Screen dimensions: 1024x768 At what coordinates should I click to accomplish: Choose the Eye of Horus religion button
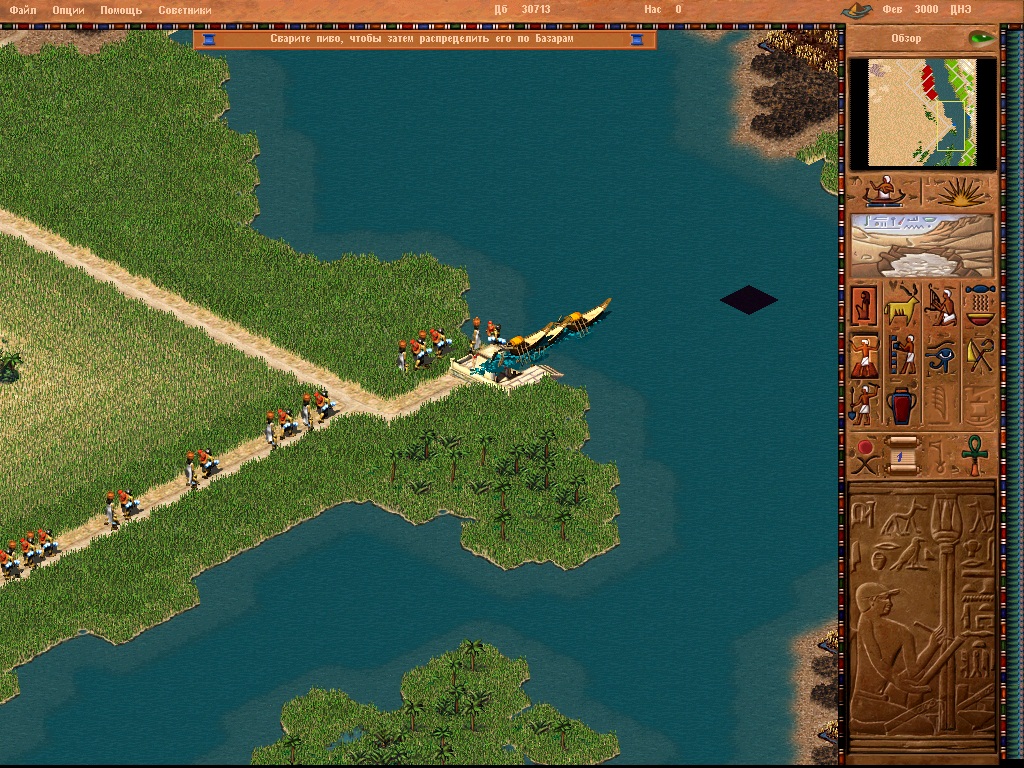940,354
